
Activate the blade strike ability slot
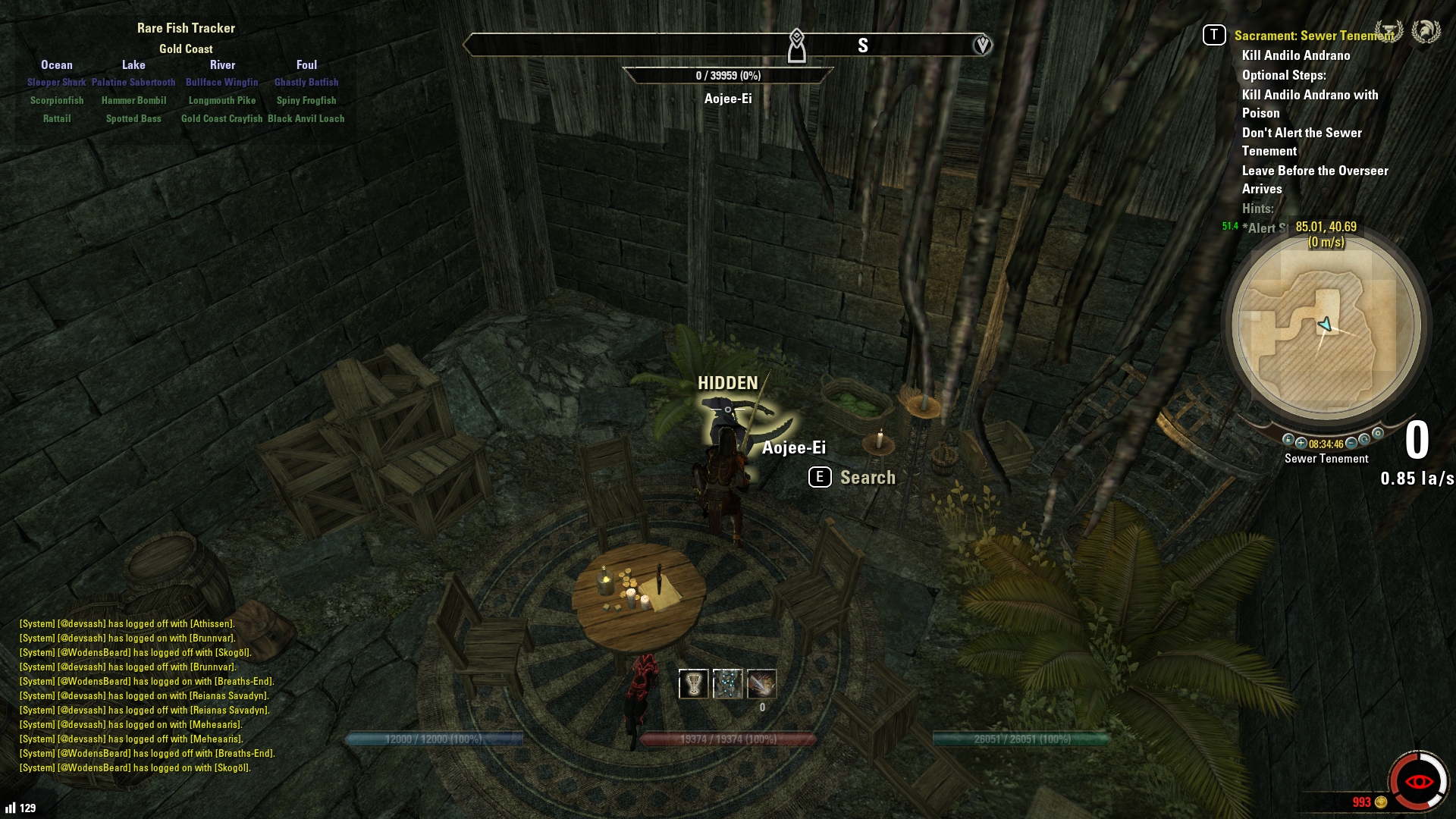pos(761,684)
